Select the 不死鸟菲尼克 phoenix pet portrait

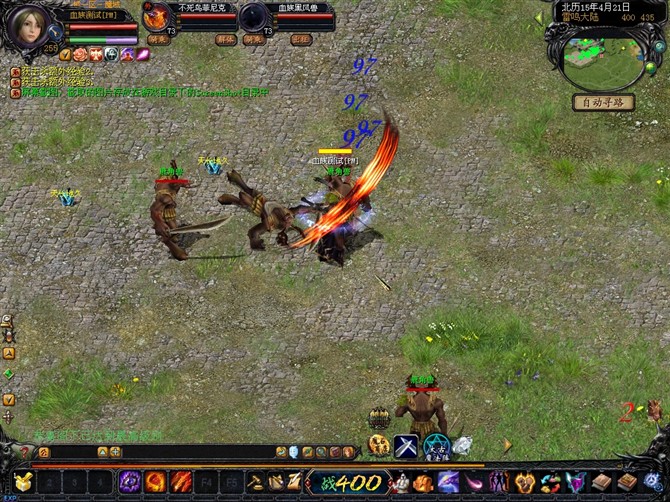click(x=157, y=17)
